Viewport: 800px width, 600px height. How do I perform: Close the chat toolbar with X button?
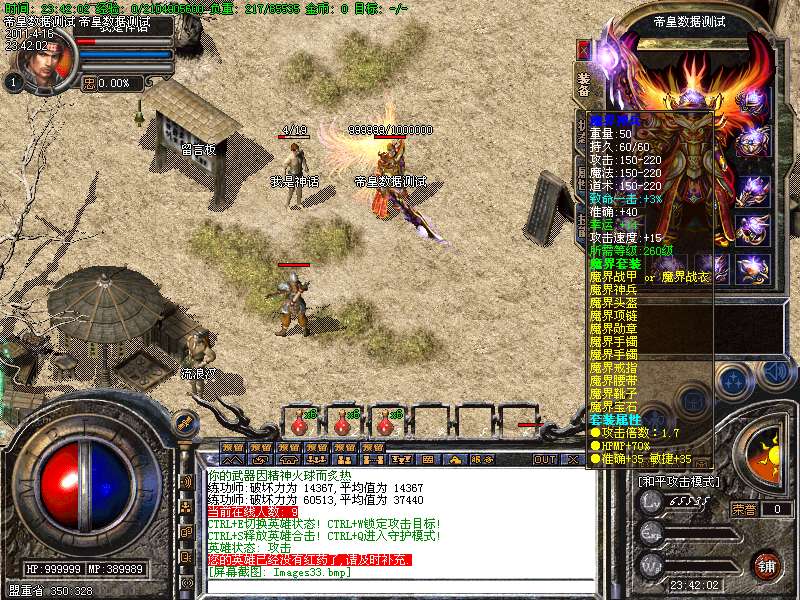[573, 459]
